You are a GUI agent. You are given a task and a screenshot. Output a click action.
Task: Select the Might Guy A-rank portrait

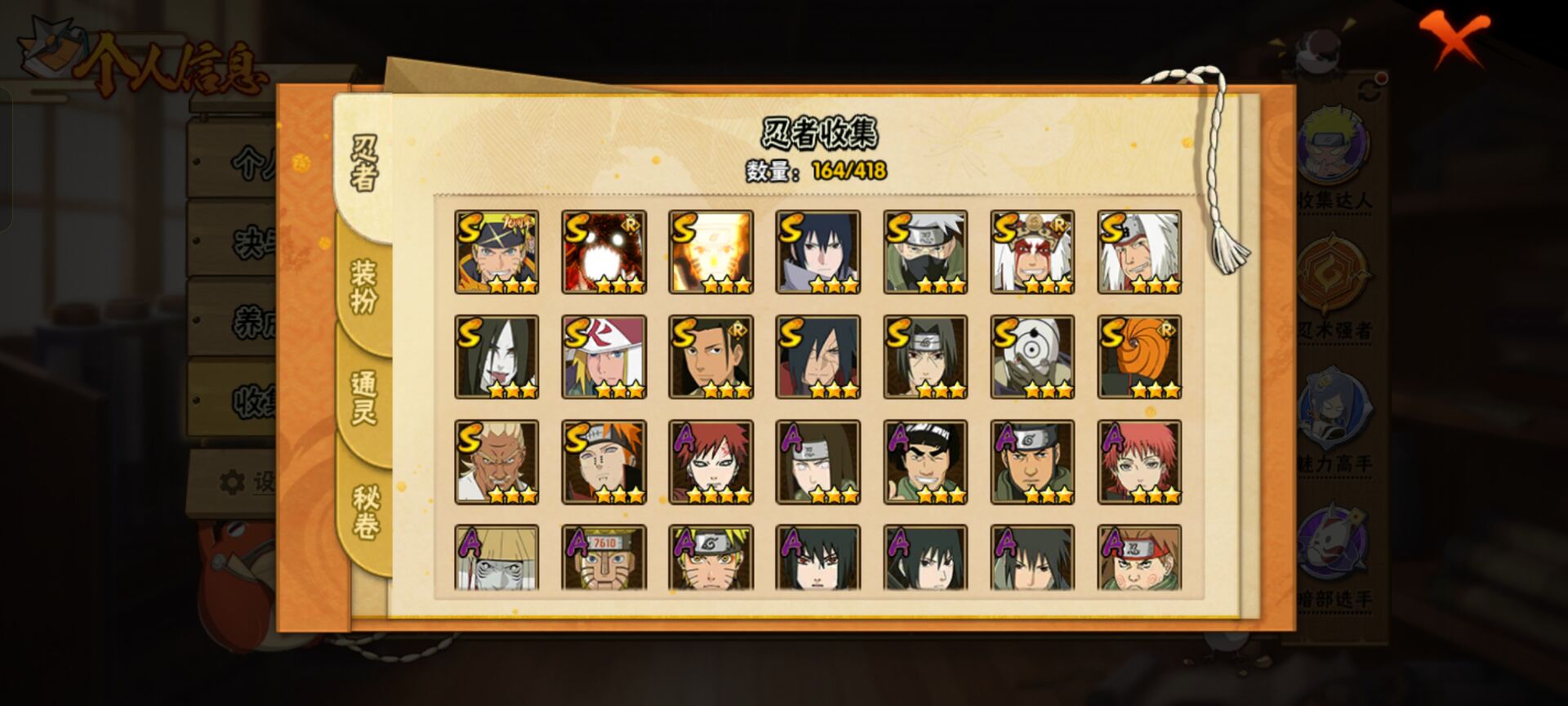[925, 462]
